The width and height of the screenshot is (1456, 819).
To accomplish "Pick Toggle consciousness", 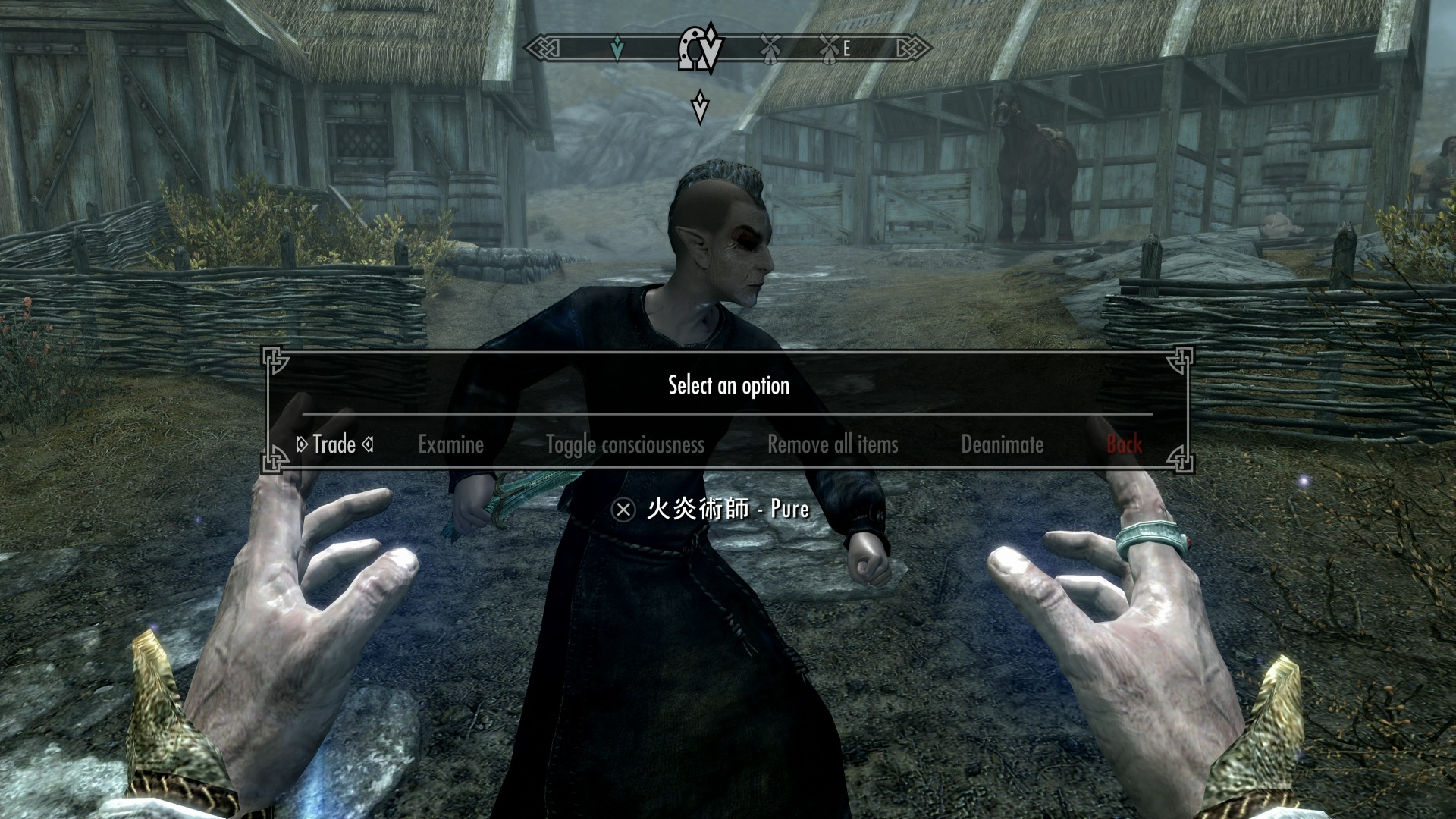I will point(625,444).
